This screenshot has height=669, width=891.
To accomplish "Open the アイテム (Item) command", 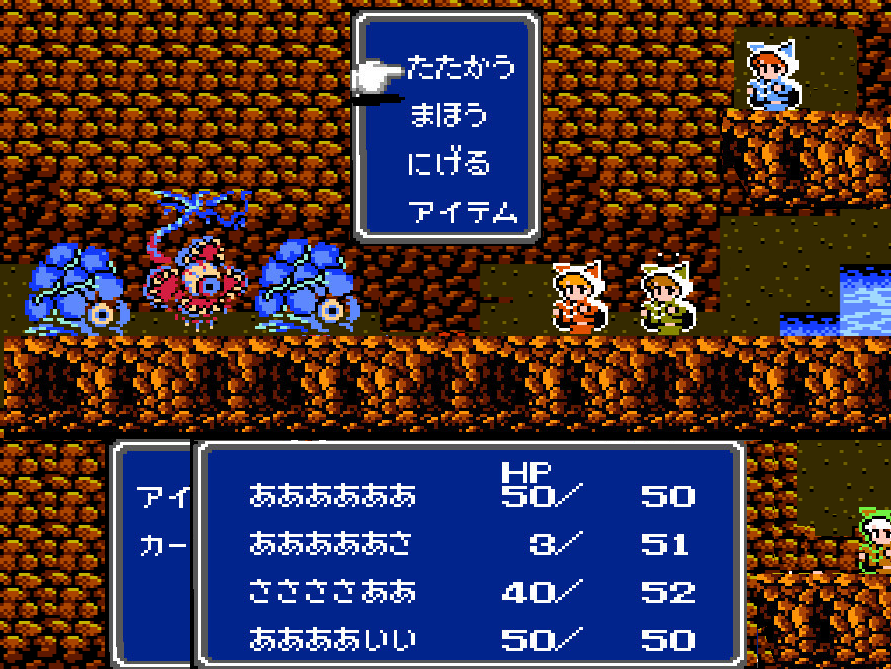I will pos(461,211).
